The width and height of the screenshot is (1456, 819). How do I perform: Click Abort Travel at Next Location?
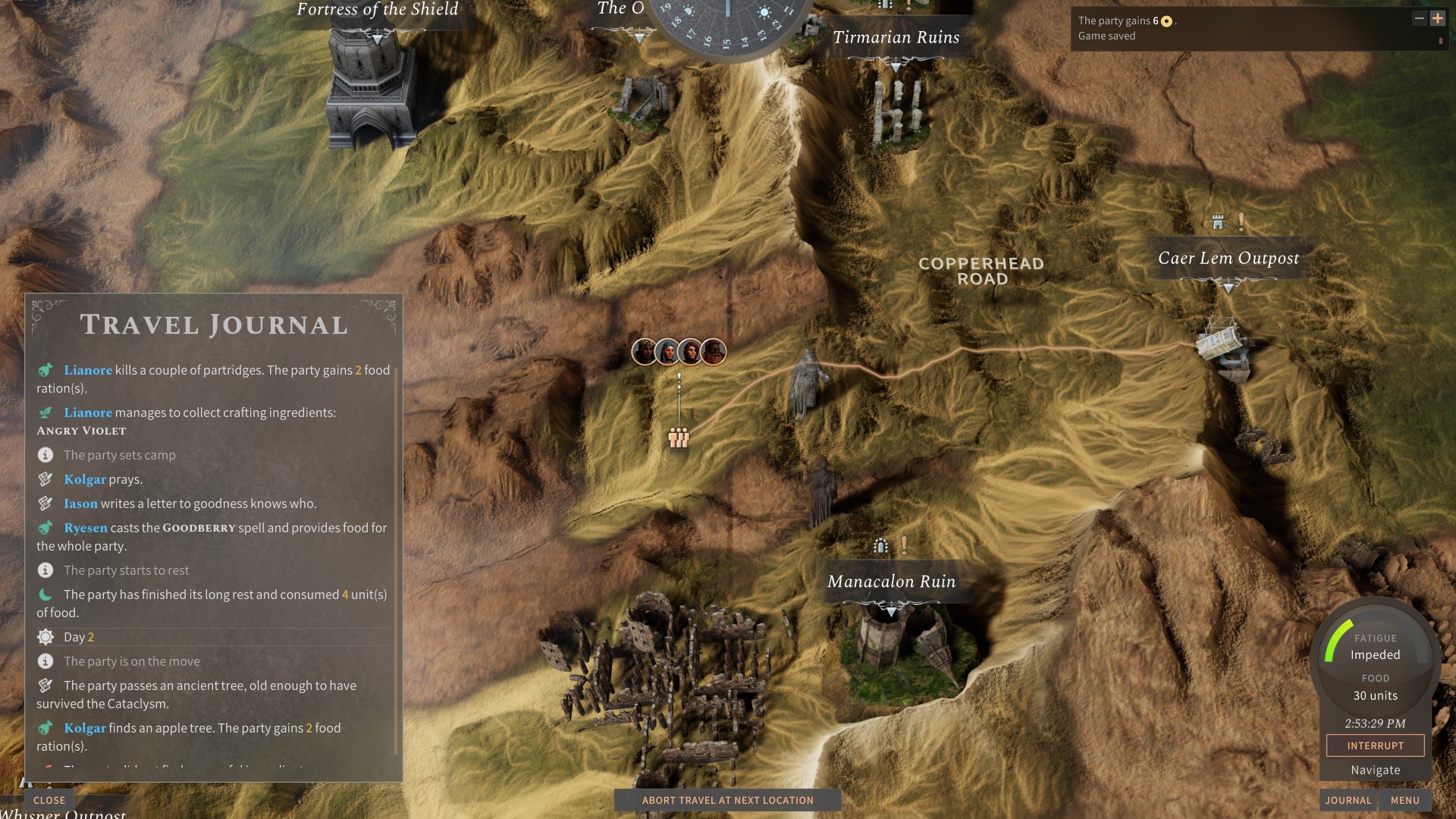click(x=727, y=800)
